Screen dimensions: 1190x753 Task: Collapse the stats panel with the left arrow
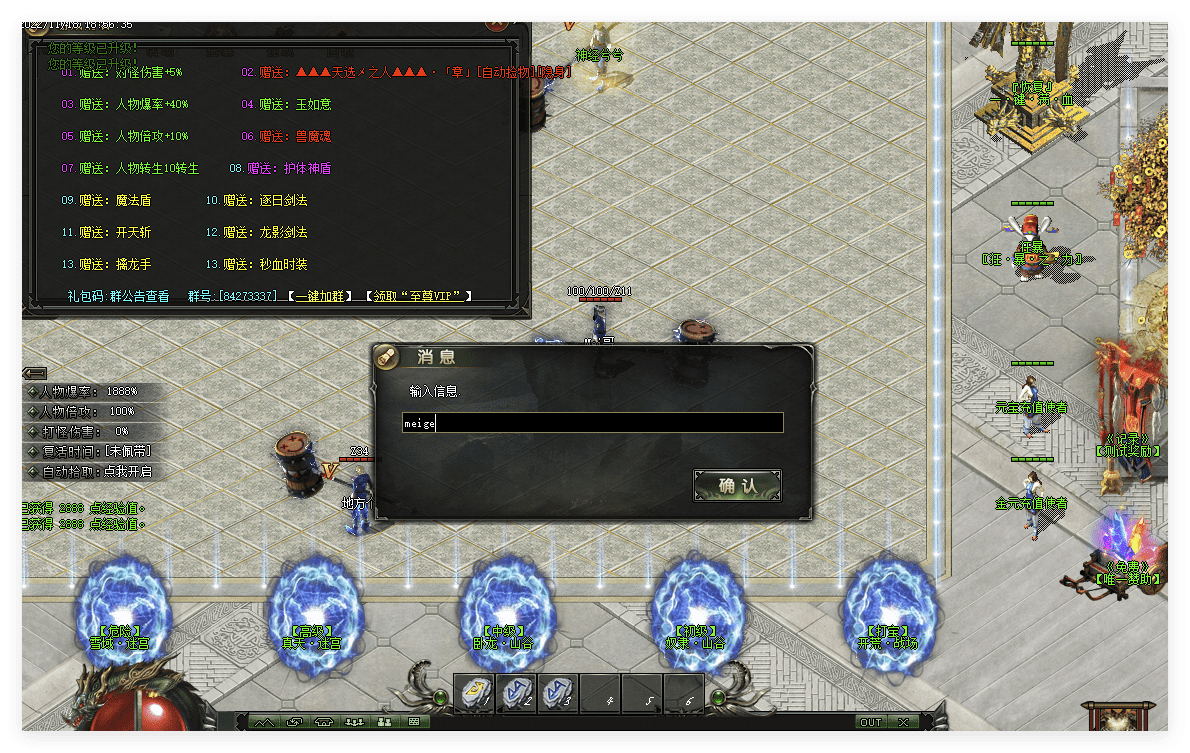[34, 373]
